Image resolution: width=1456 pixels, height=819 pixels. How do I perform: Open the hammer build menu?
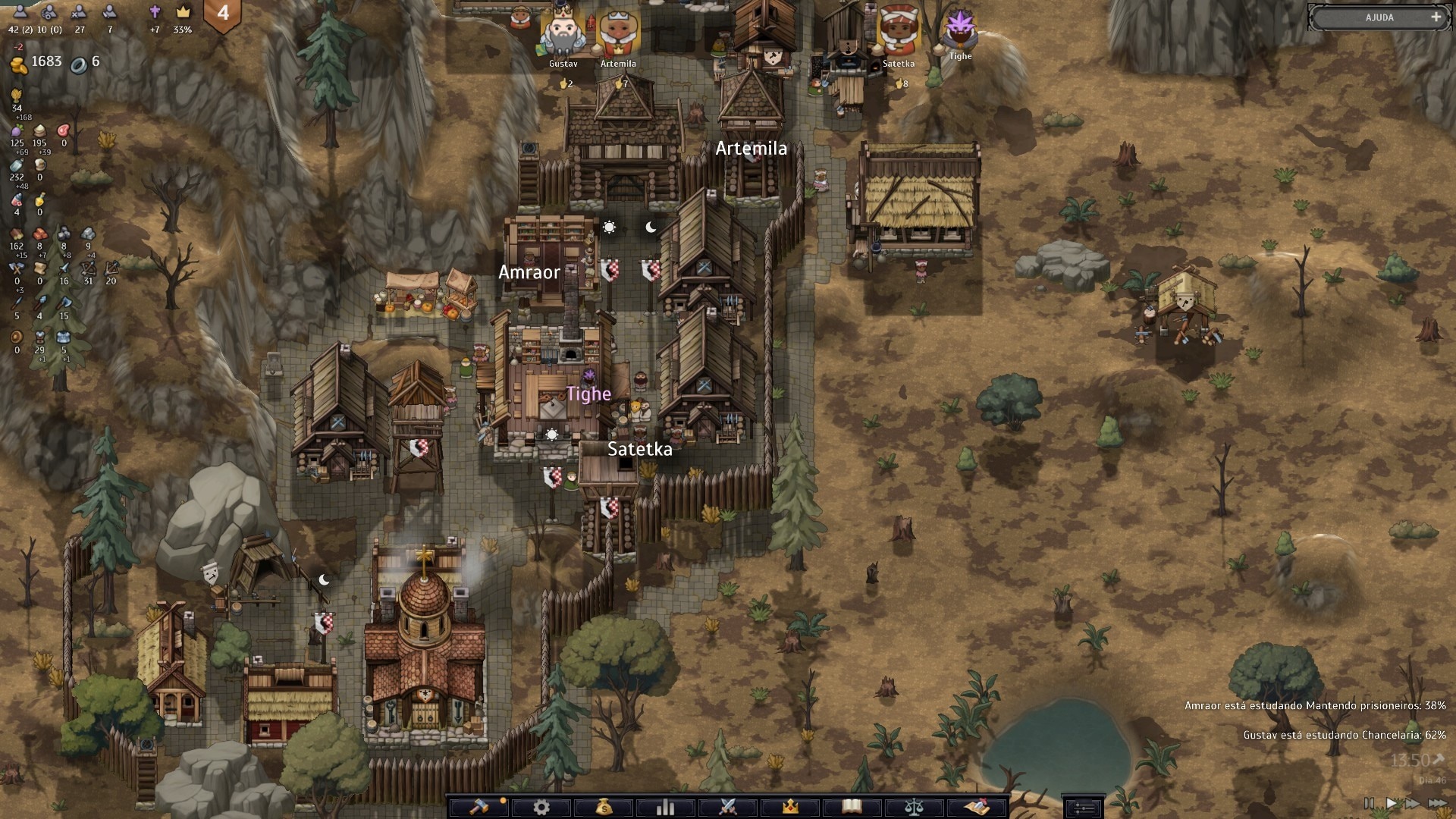(479, 807)
